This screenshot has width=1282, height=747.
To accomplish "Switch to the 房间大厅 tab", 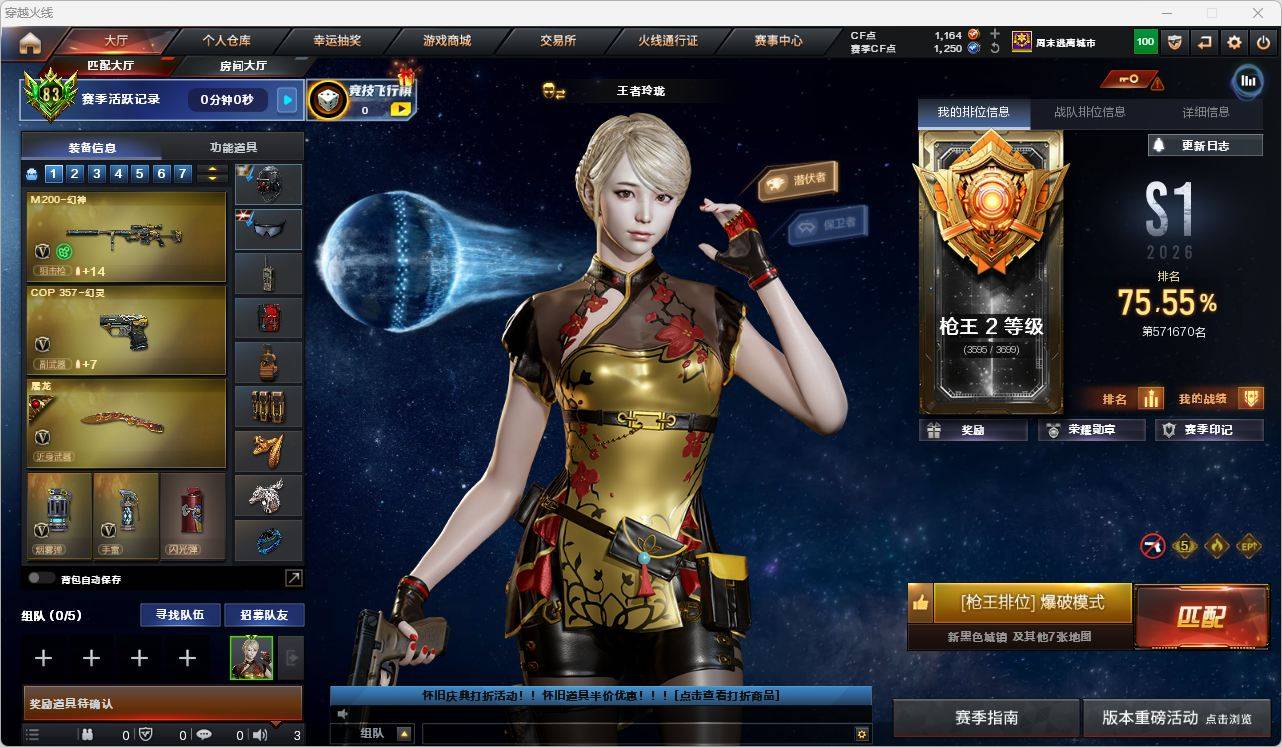I will click(243, 66).
